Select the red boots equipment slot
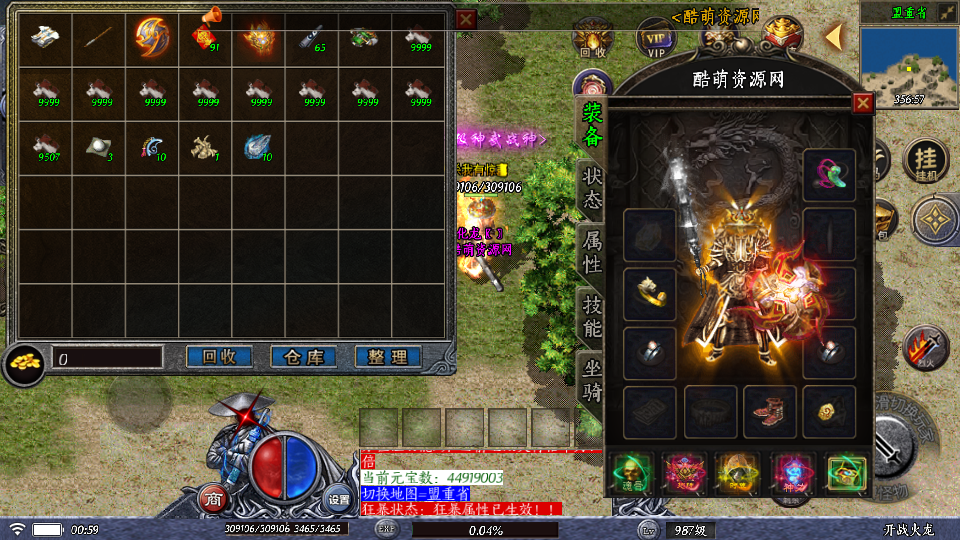The height and width of the screenshot is (540, 960). (x=769, y=411)
